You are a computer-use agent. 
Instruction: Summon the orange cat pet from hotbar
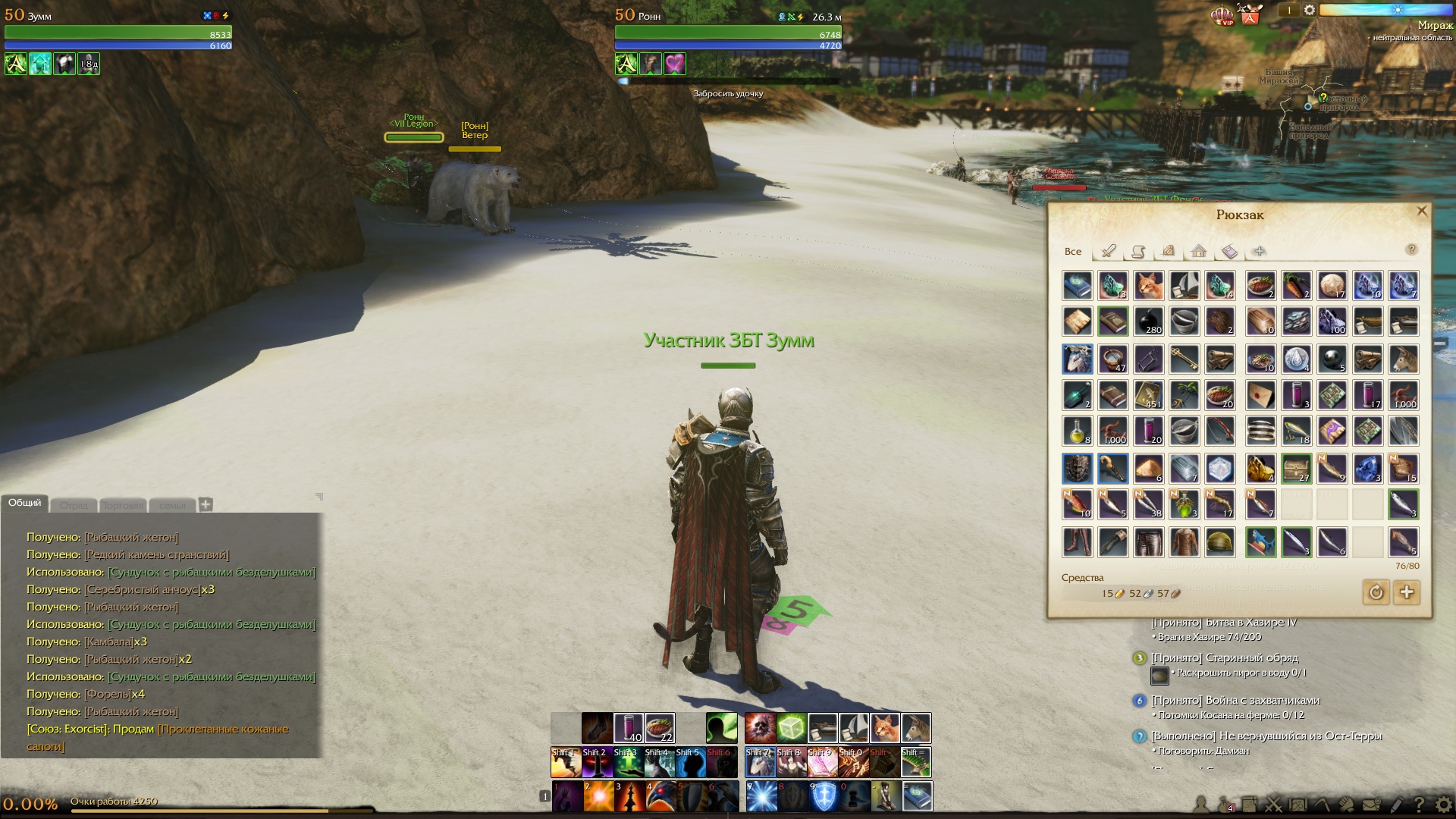click(x=884, y=728)
